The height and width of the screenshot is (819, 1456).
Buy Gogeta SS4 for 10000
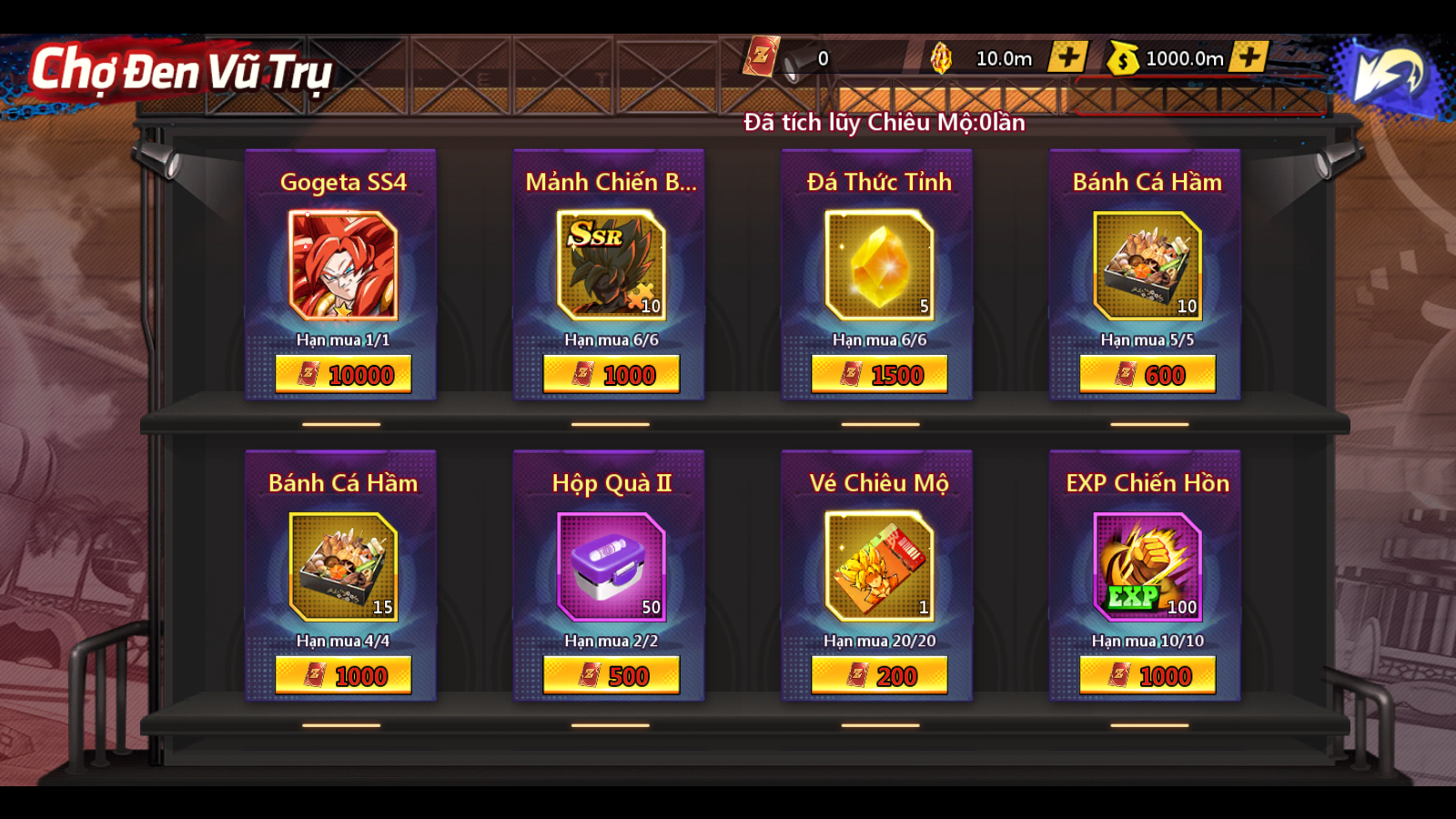pyautogui.click(x=343, y=374)
